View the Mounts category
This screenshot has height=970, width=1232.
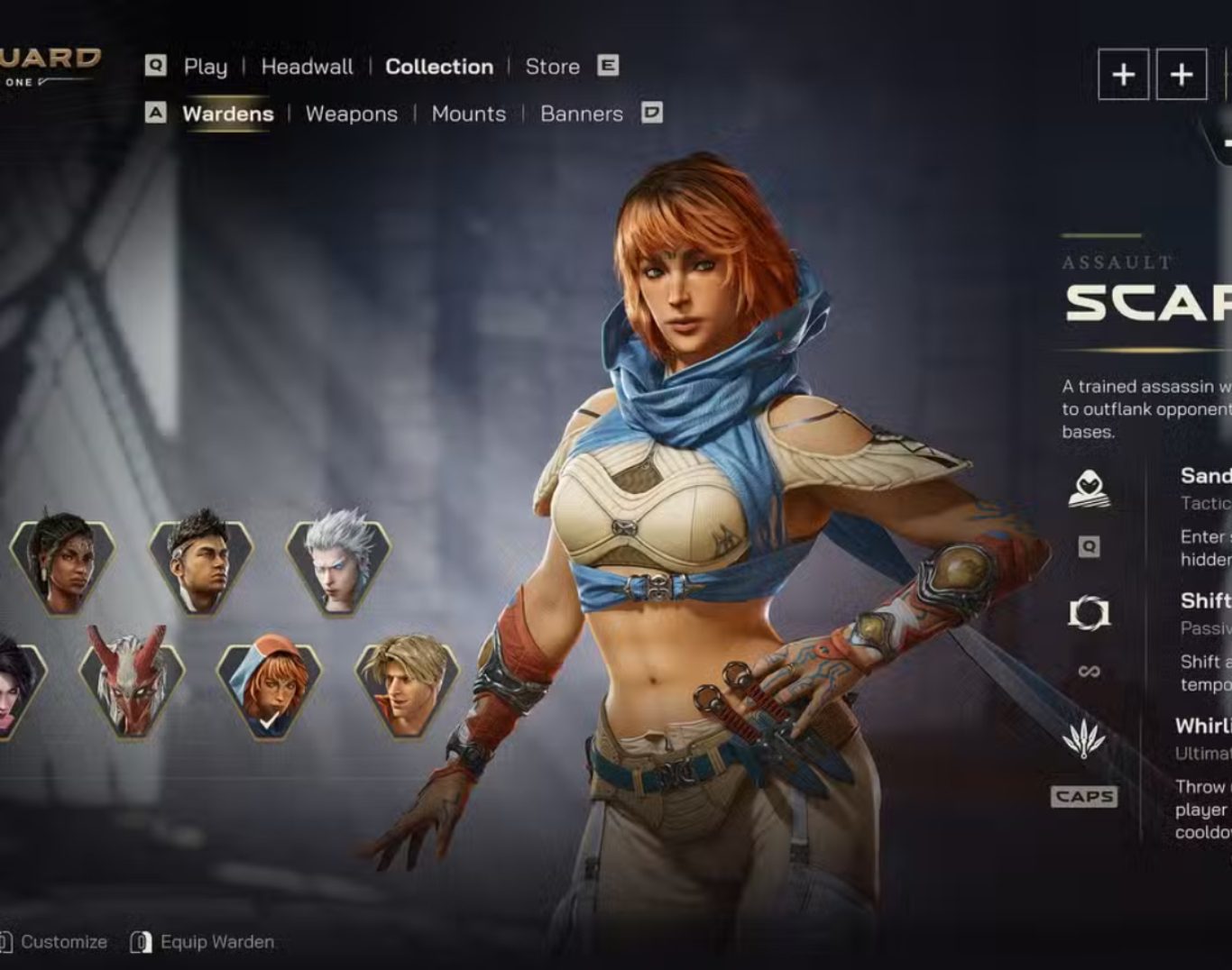468,114
